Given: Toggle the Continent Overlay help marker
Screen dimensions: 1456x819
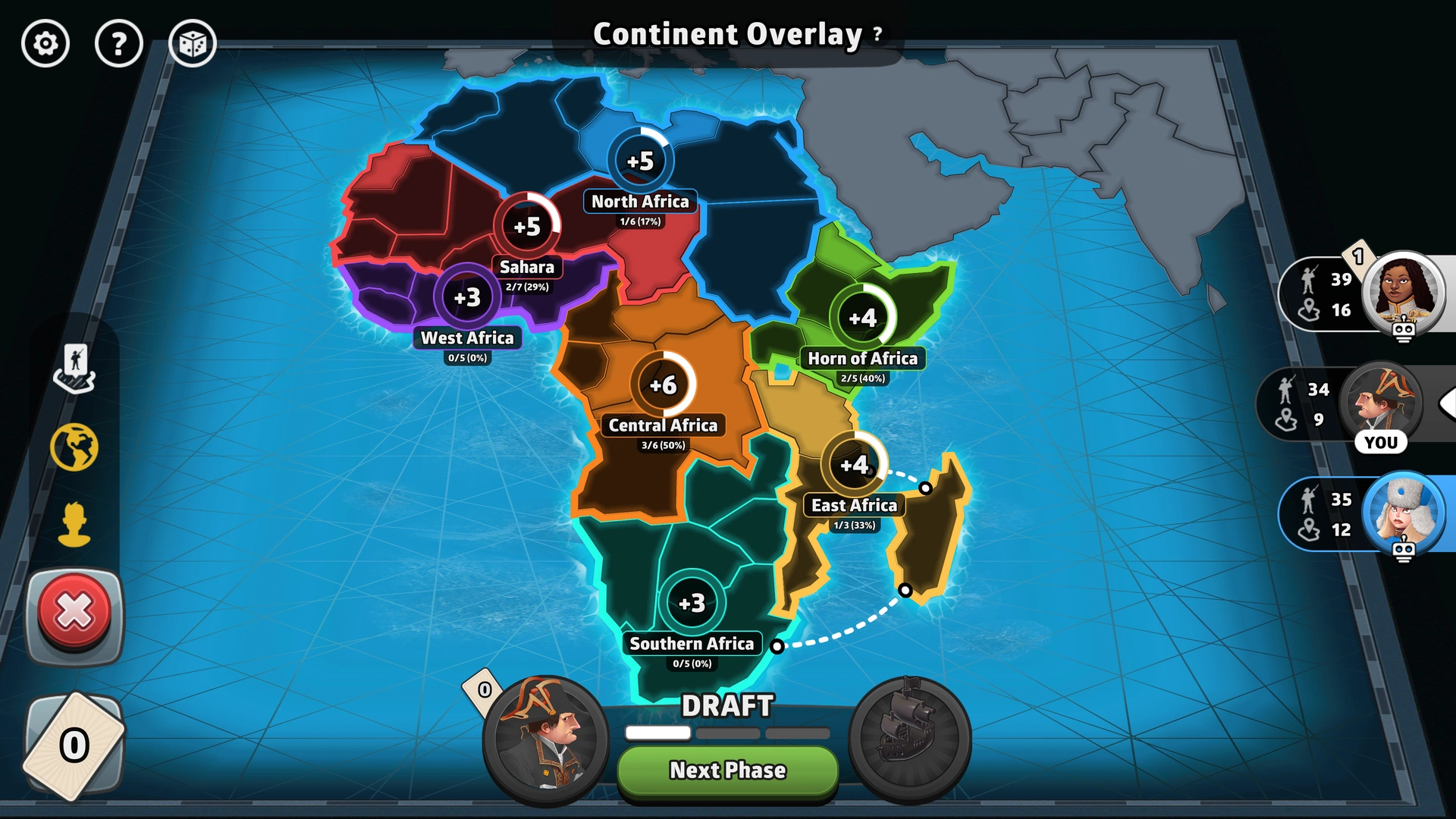Looking at the screenshot, I should 877,33.
